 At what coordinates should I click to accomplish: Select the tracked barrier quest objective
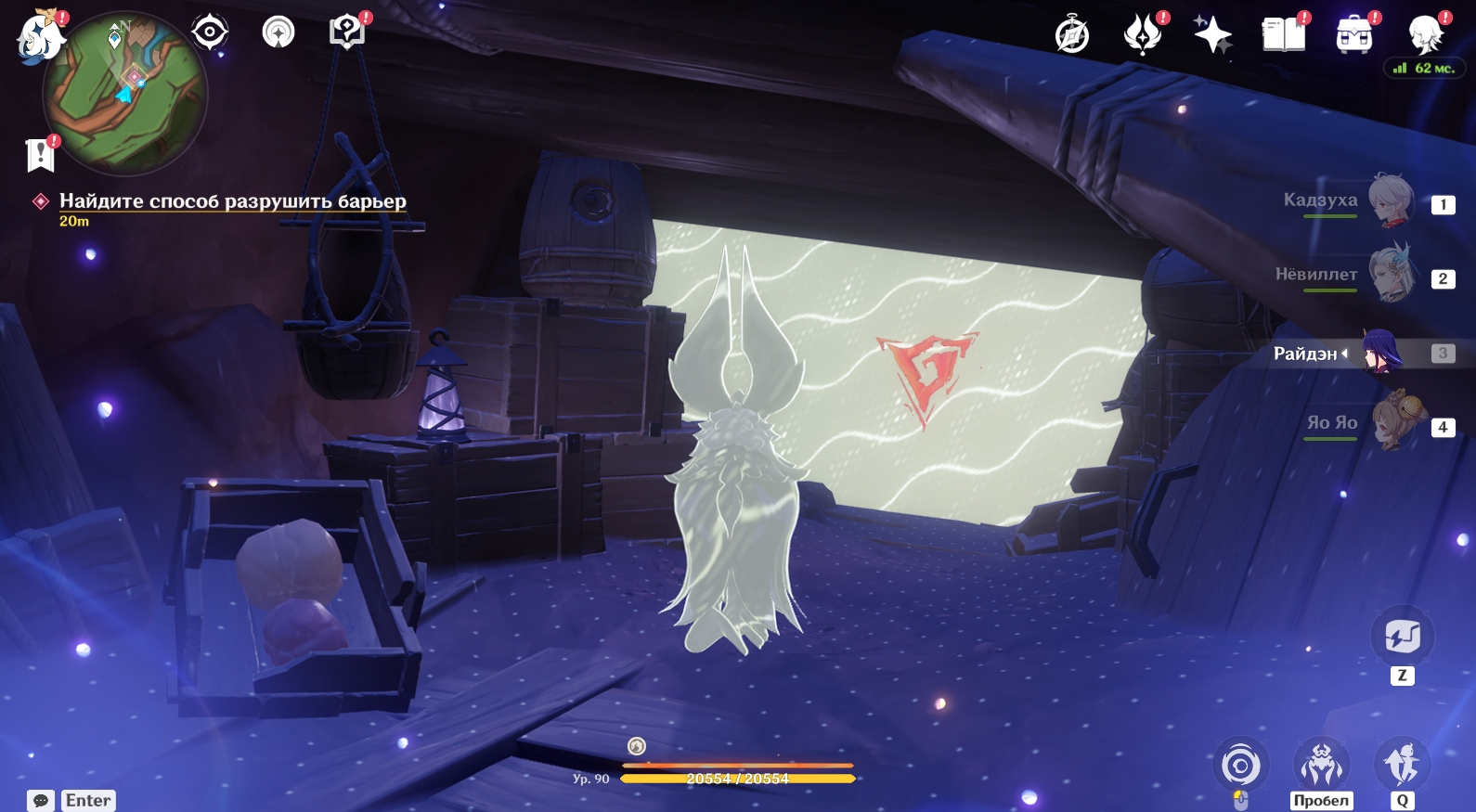point(232,201)
